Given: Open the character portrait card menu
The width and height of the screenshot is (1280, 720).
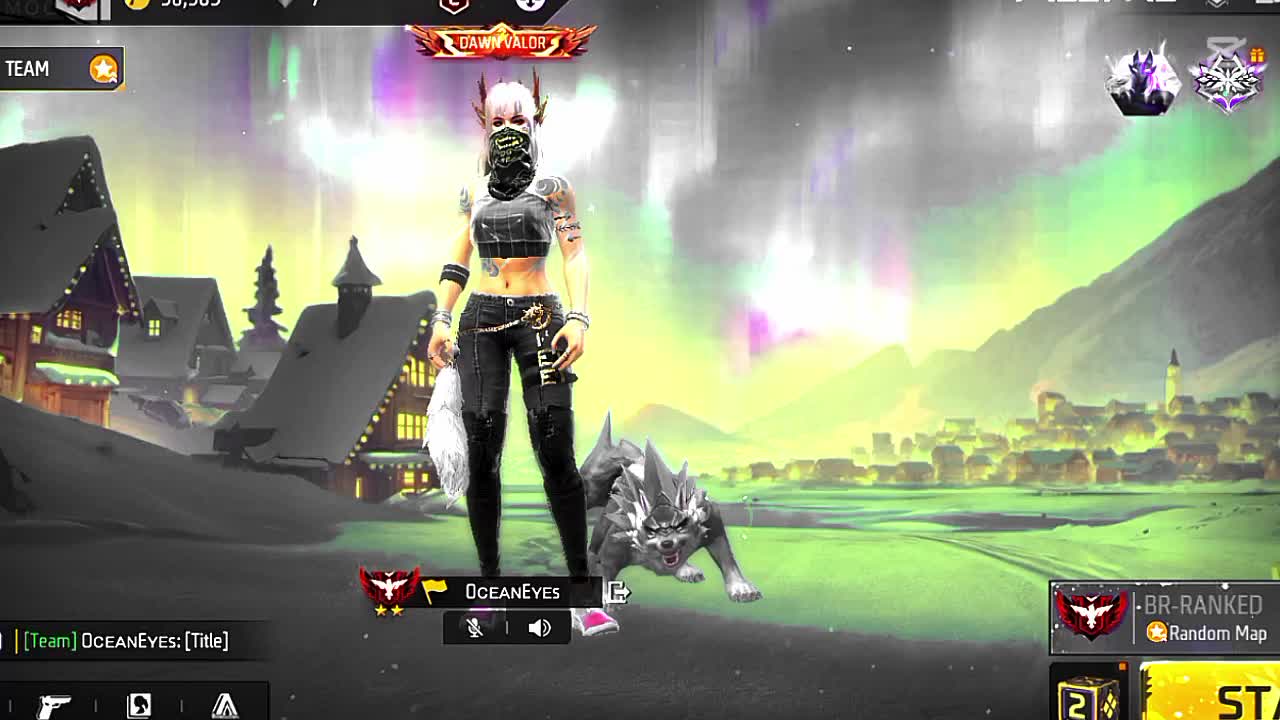Looking at the screenshot, I should [139, 705].
